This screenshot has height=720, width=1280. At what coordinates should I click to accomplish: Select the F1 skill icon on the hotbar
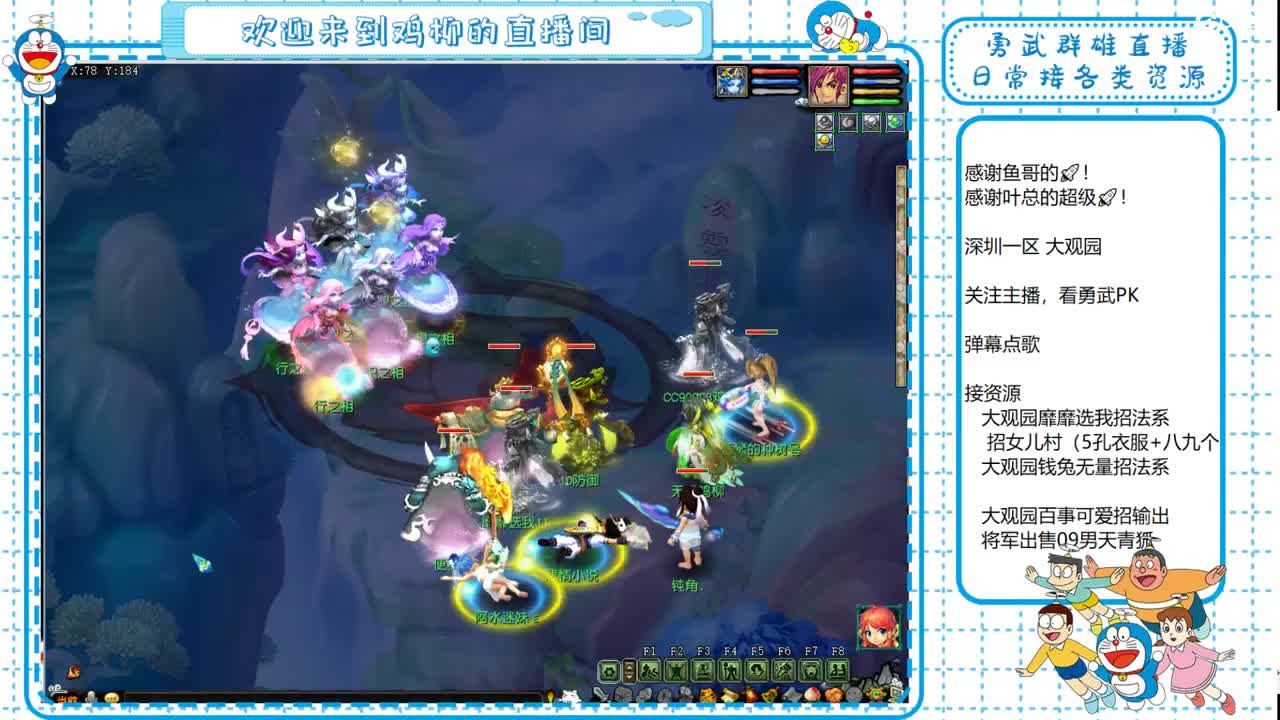(x=650, y=668)
